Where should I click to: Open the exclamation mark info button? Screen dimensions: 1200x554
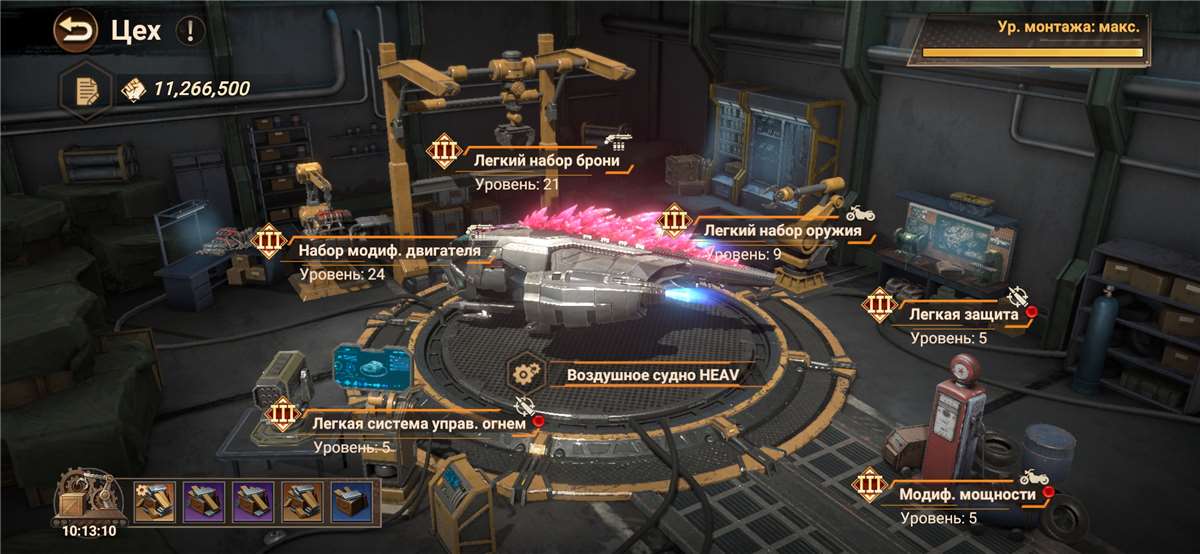tap(190, 31)
